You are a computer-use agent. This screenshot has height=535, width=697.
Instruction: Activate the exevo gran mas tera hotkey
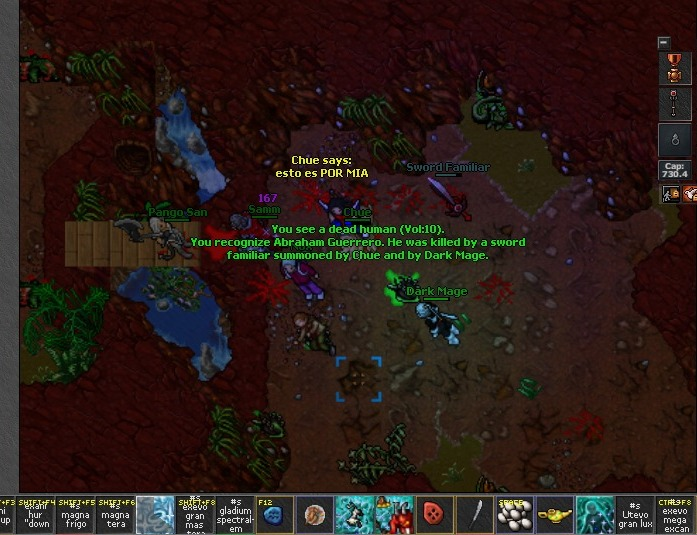coord(195,514)
